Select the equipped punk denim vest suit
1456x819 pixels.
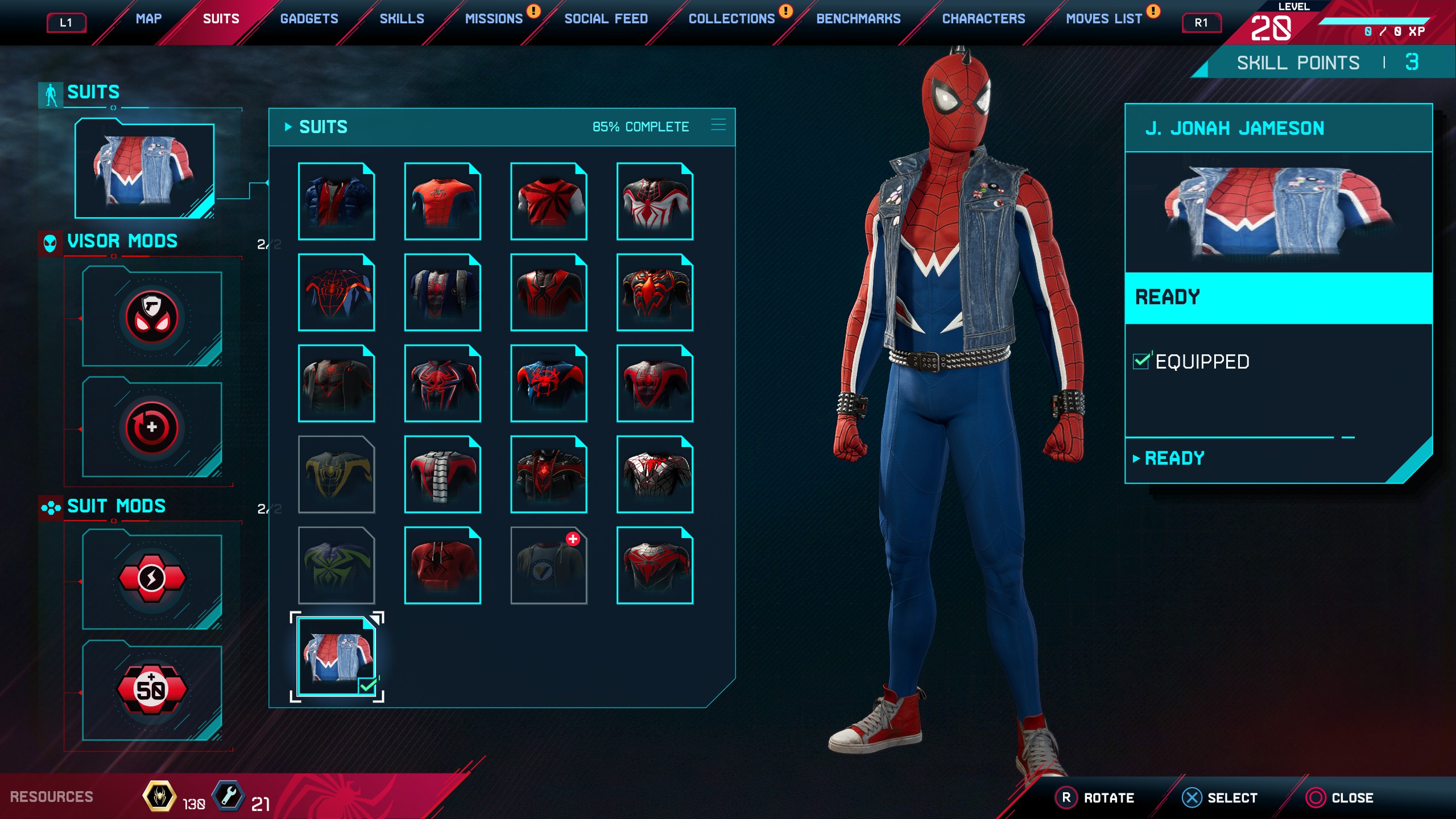[337, 656]
